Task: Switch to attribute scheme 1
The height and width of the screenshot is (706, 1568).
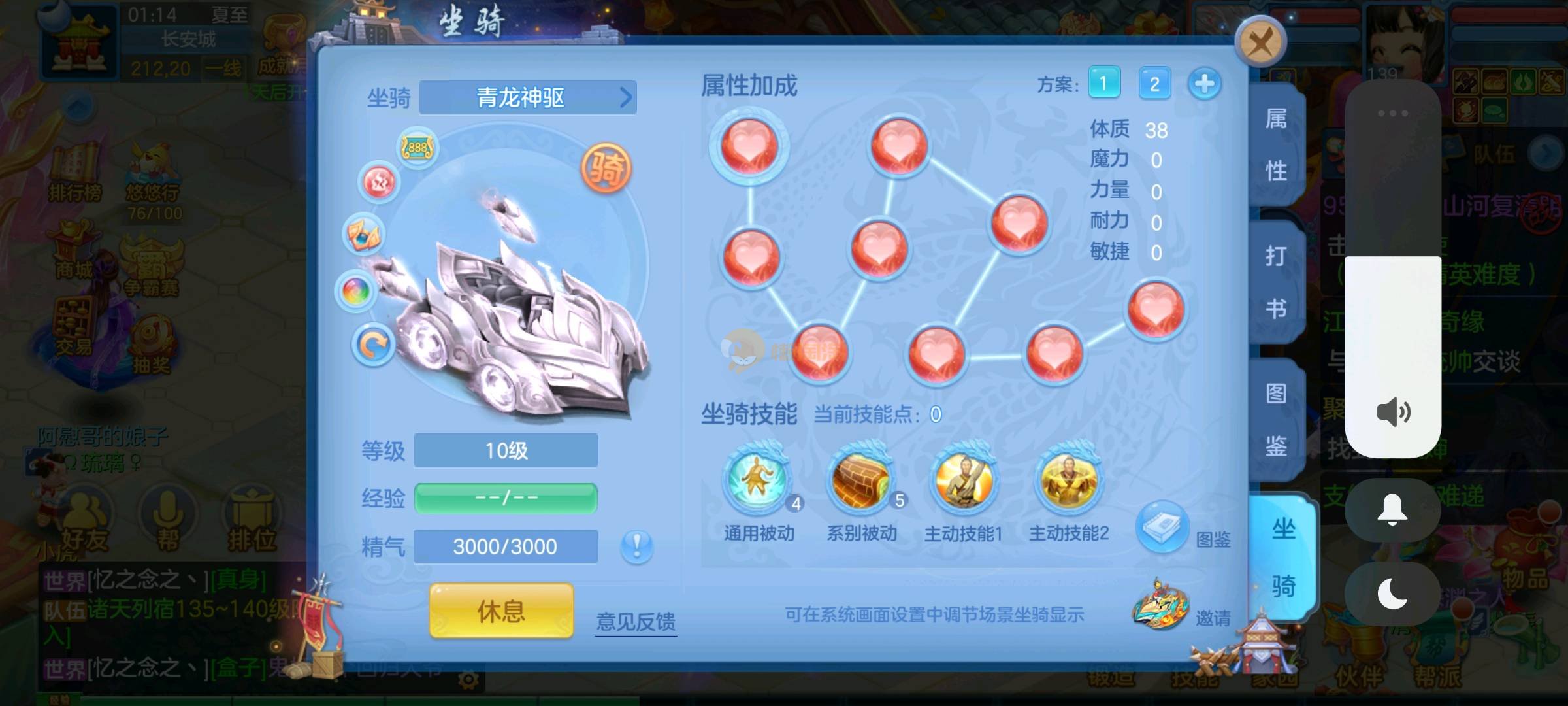Action: 1103,84
